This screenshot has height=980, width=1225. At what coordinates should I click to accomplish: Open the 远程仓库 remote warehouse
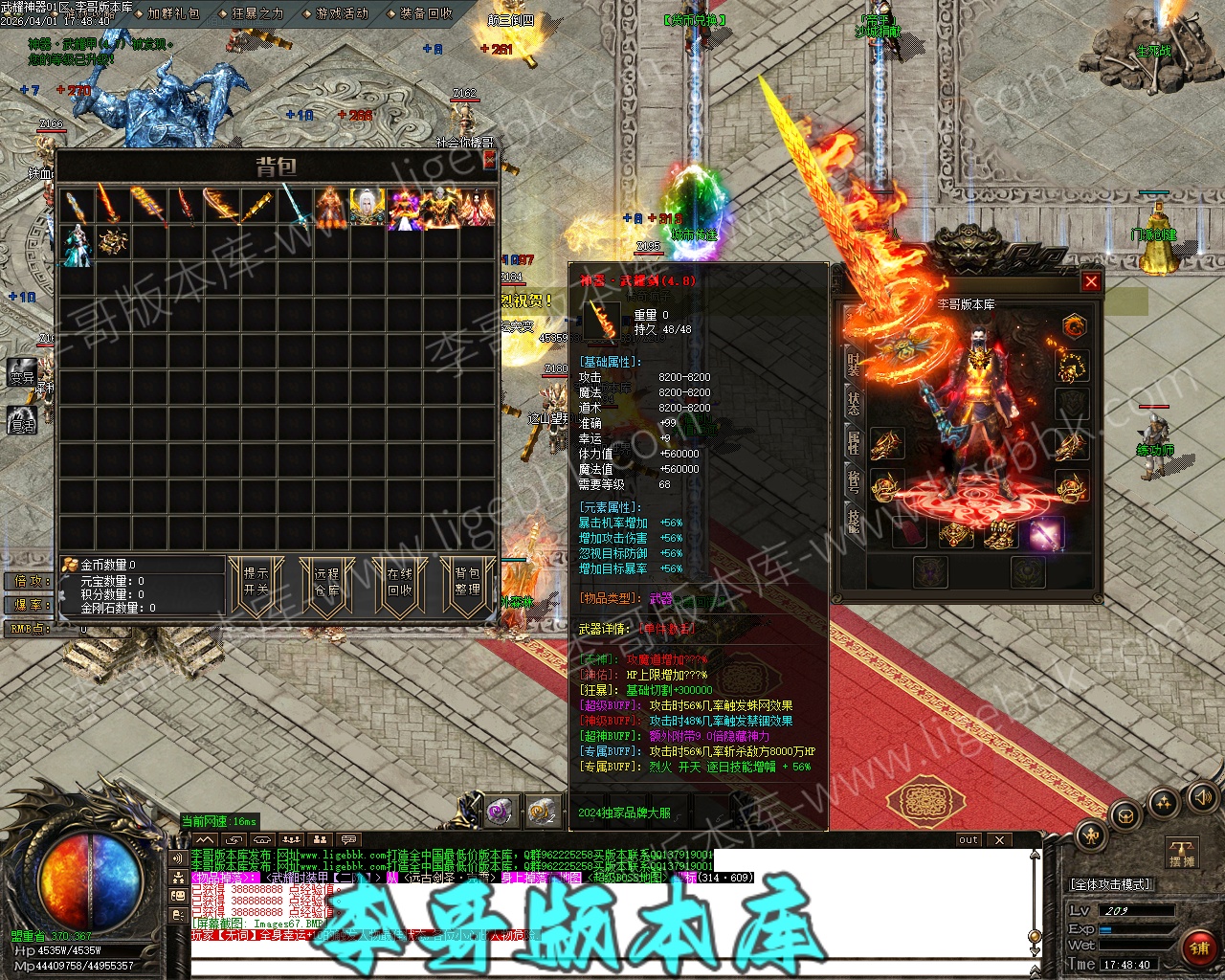327,581
